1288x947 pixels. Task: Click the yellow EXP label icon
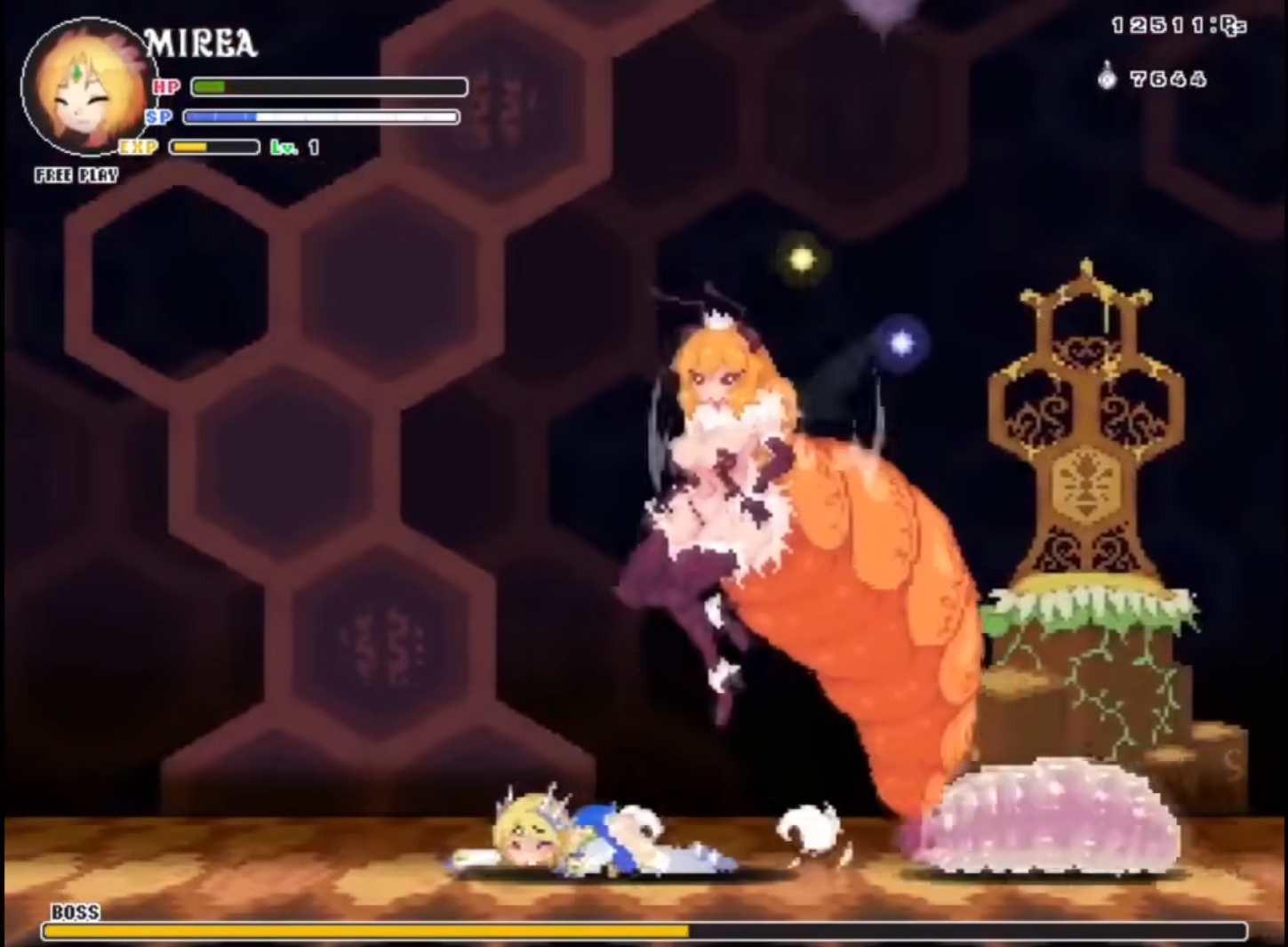139,148
